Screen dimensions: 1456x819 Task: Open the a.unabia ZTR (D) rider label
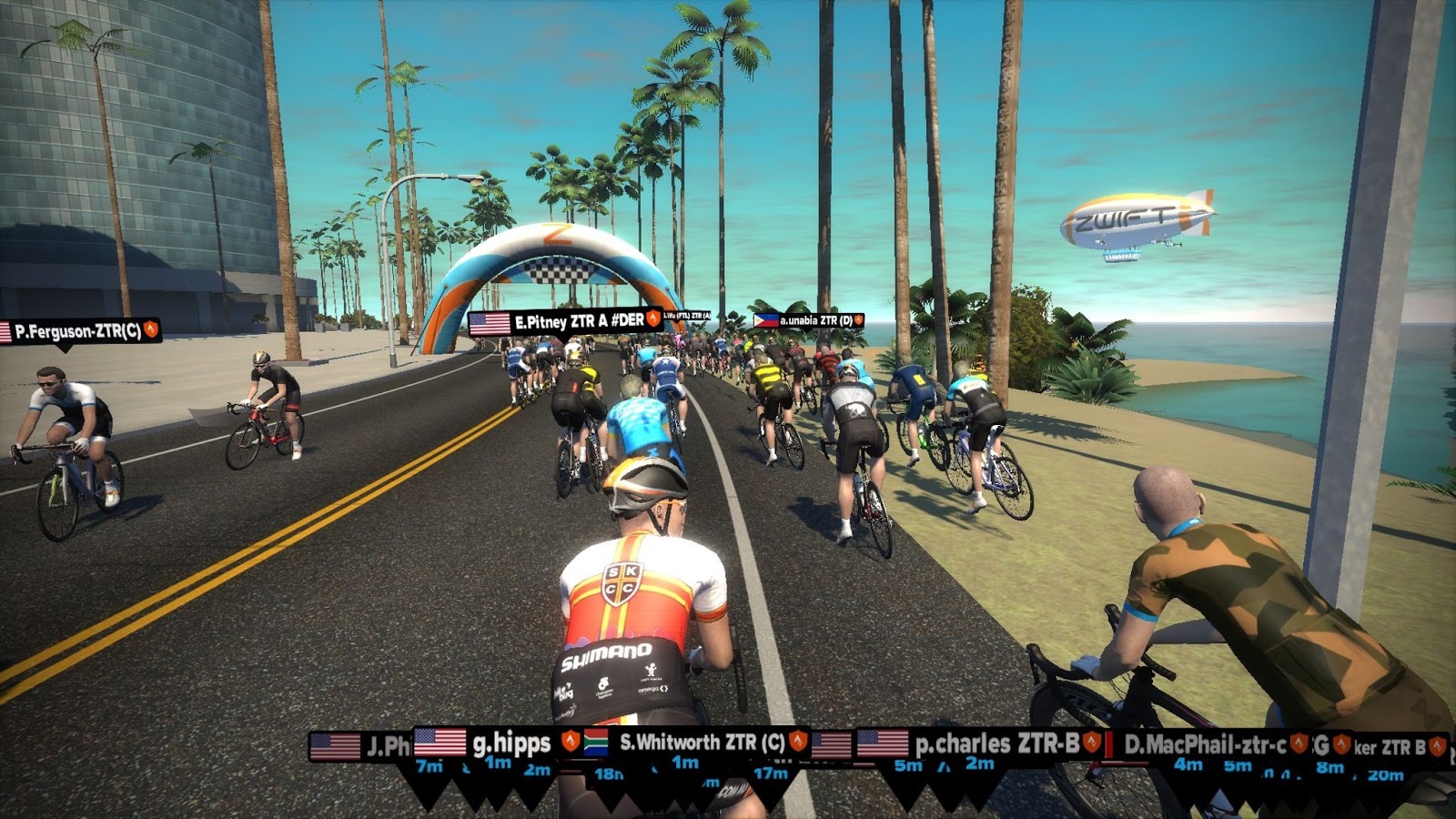click(814, 321)
